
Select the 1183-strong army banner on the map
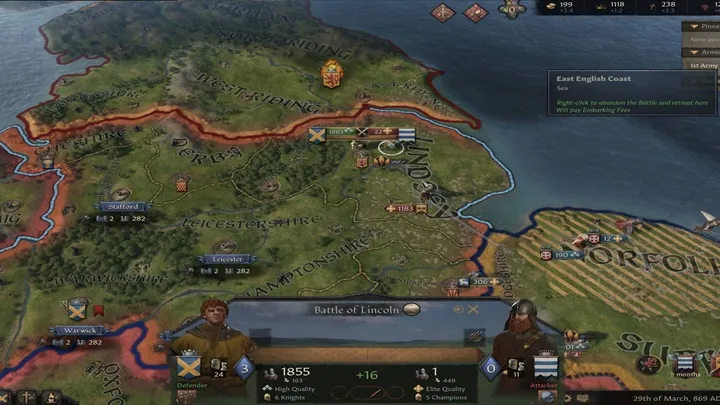pos(406,209)
